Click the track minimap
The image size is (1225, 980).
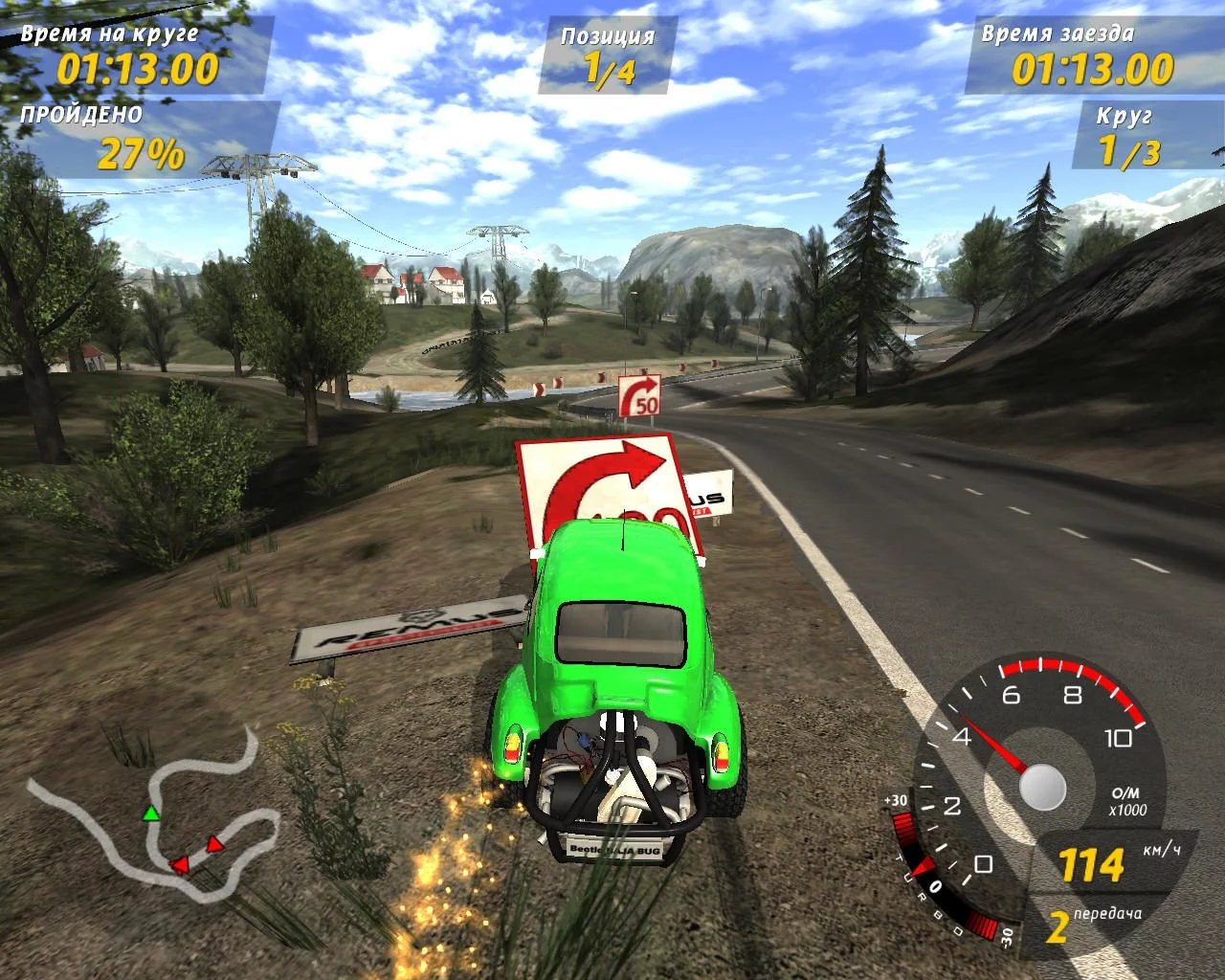click(x=153, y=842)
